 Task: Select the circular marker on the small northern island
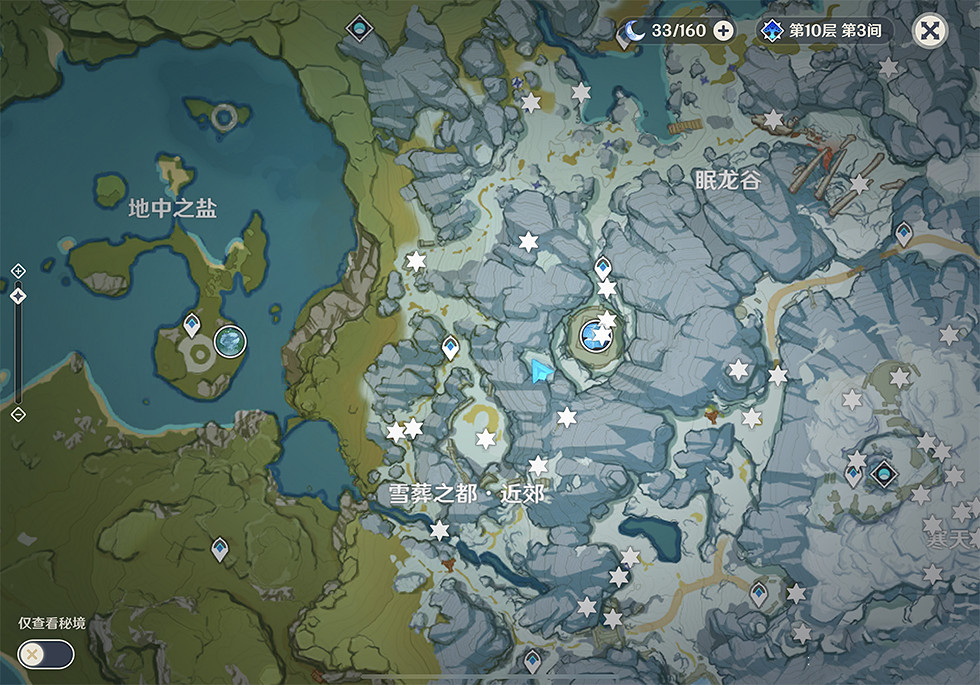click(224, 116)
